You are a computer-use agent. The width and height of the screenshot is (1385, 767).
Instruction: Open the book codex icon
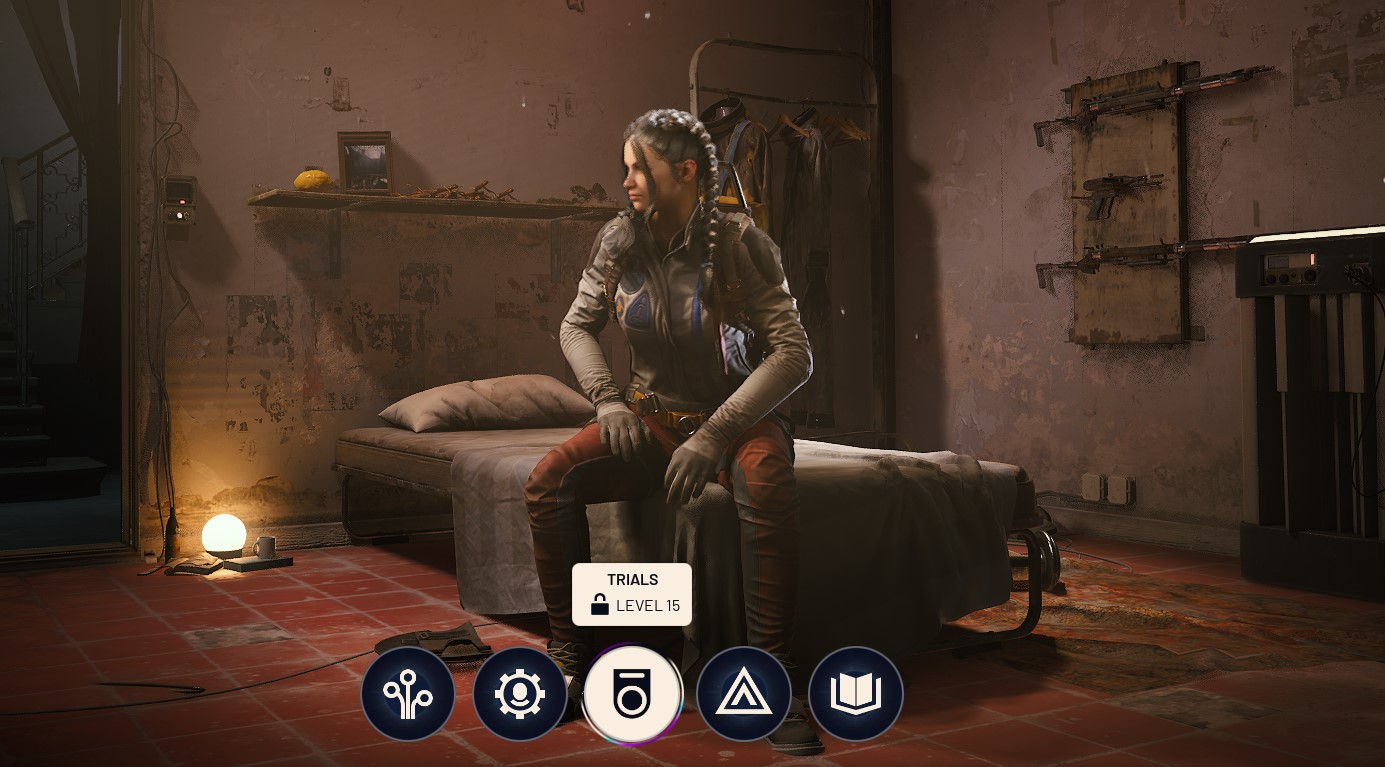point(856,694)
